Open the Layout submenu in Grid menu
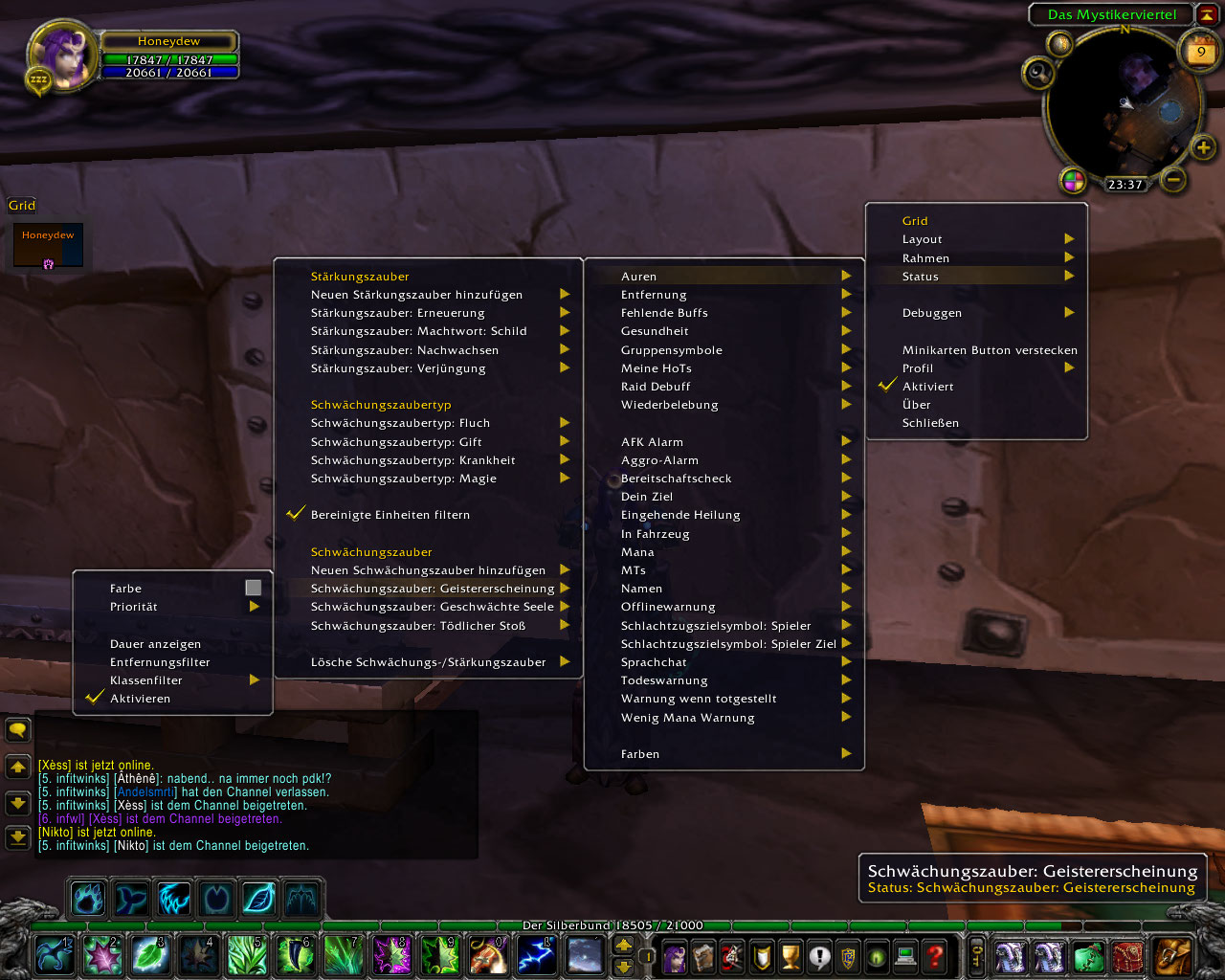1225x980 pixels. (x=976, y=239)
